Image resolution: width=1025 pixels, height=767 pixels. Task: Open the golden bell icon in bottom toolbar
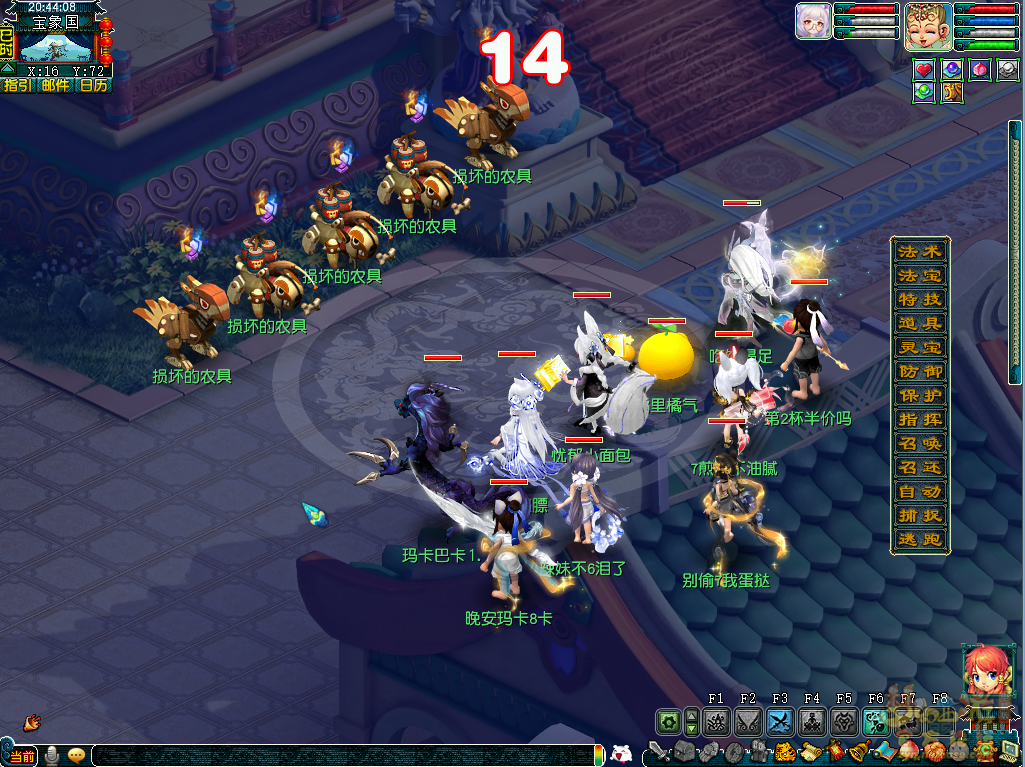click(x=859, y=752)
